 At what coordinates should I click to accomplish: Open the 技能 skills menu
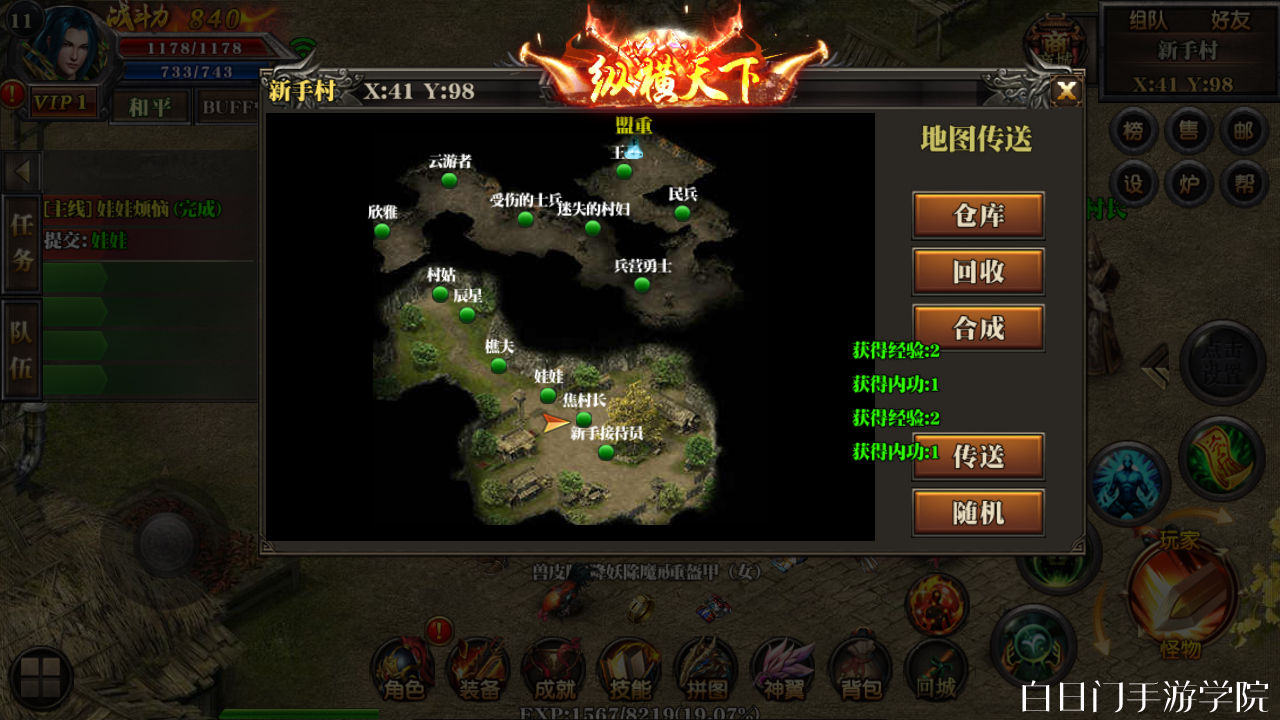pos(629,670)
